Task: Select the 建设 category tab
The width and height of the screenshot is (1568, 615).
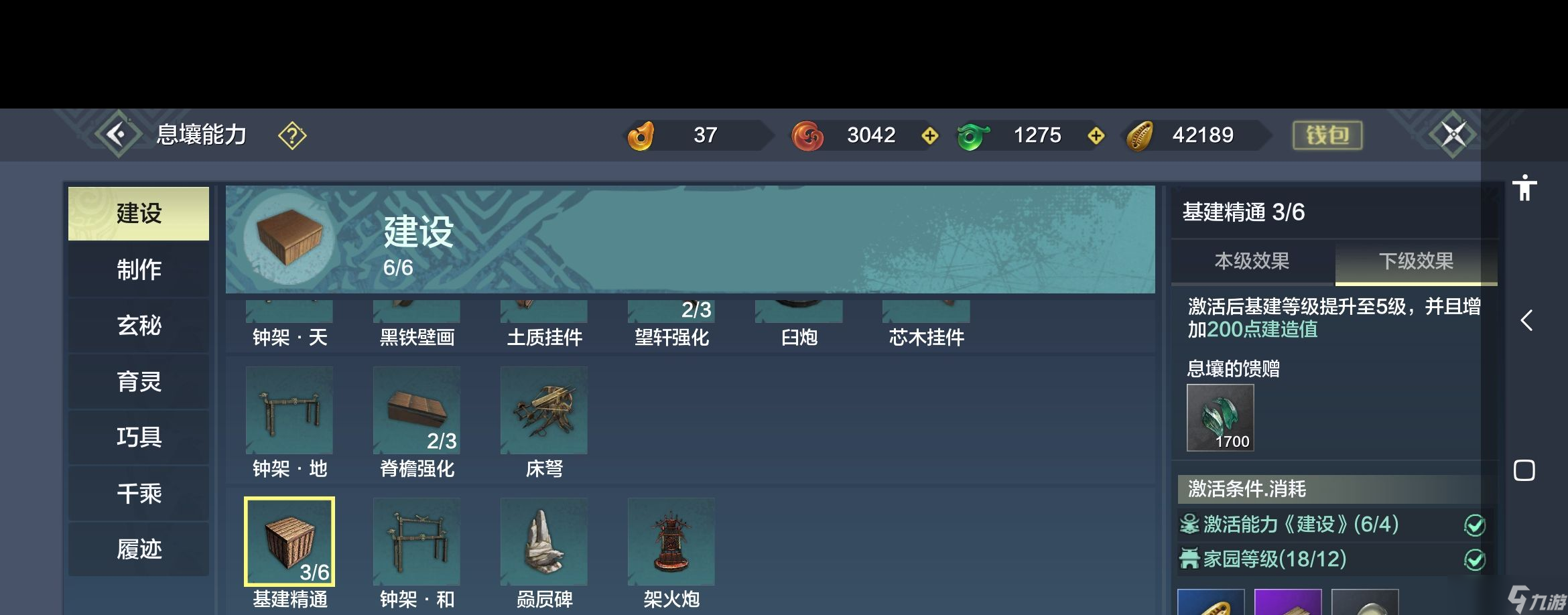Action: pyautogui.click(x=139, y=214)
